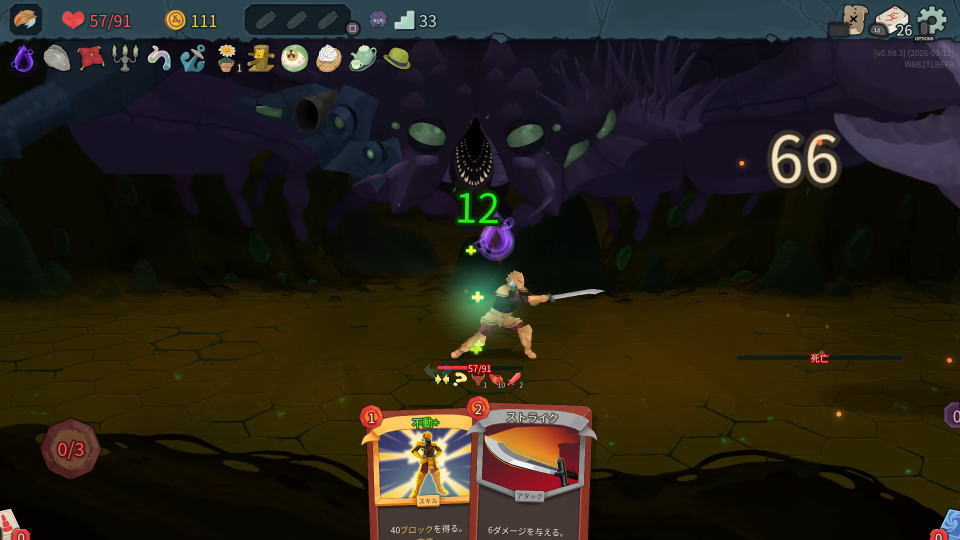Inspect the anchor relic
Viewport: 960px width, 540px height.
coord(193,59)
